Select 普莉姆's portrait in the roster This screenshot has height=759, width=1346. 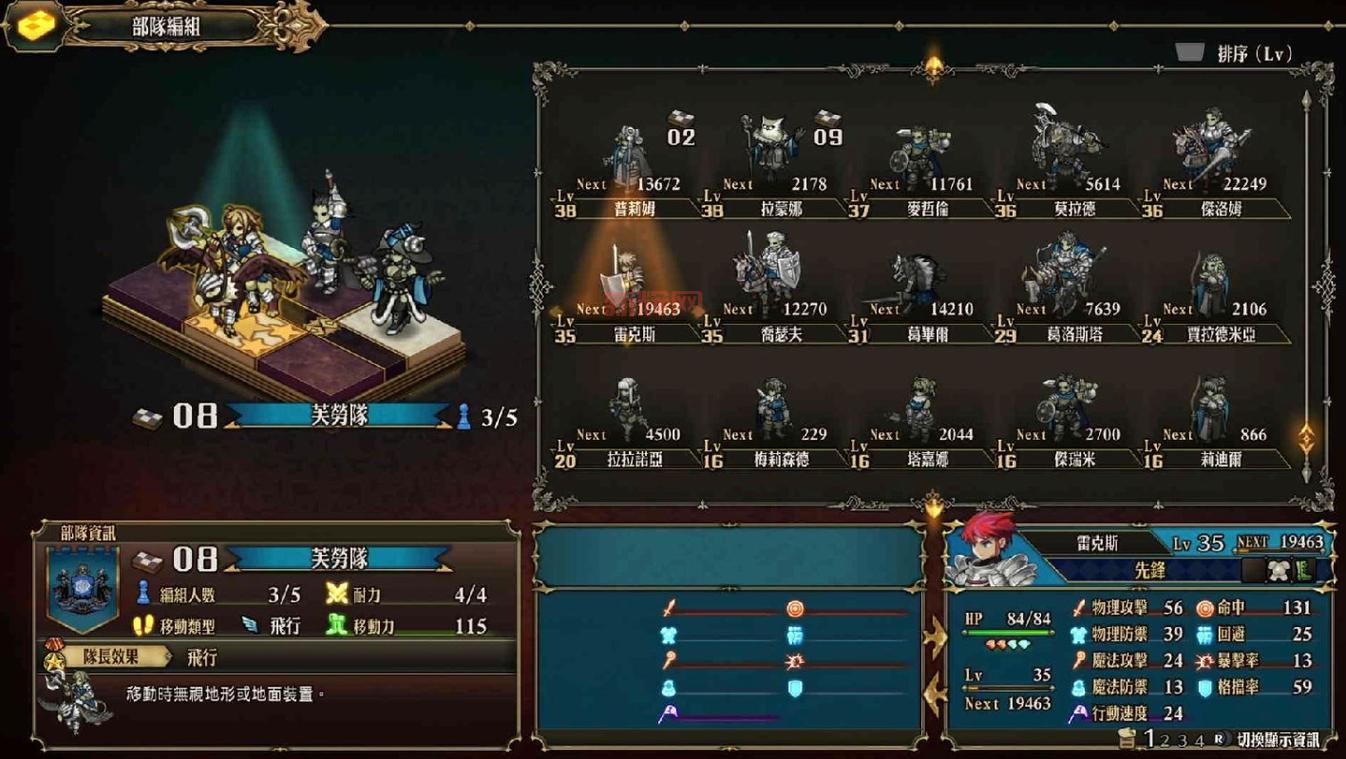[x=625, y=150]
